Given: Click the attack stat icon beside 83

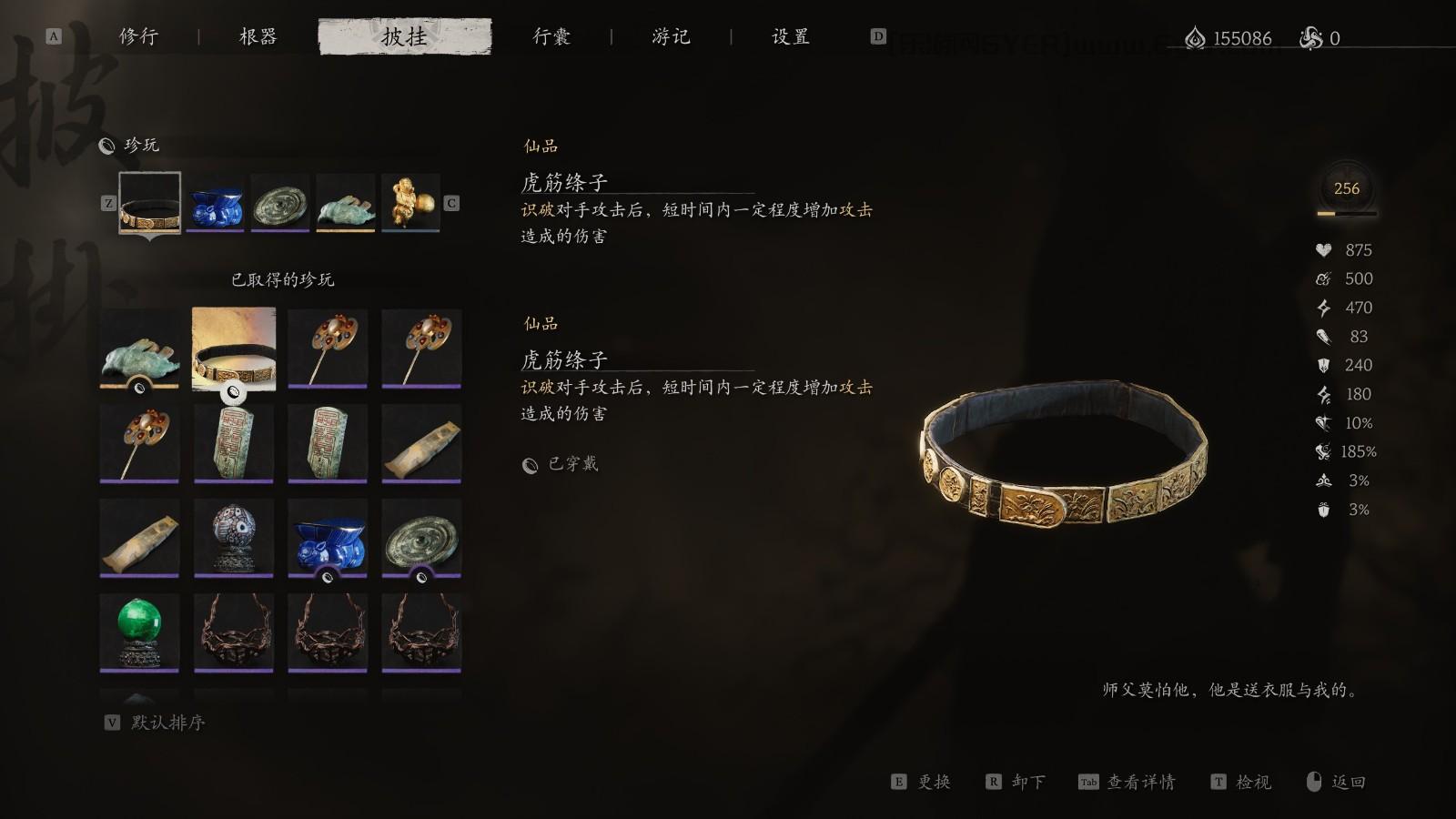Looking at the screenshot, I should (1321, 336).
